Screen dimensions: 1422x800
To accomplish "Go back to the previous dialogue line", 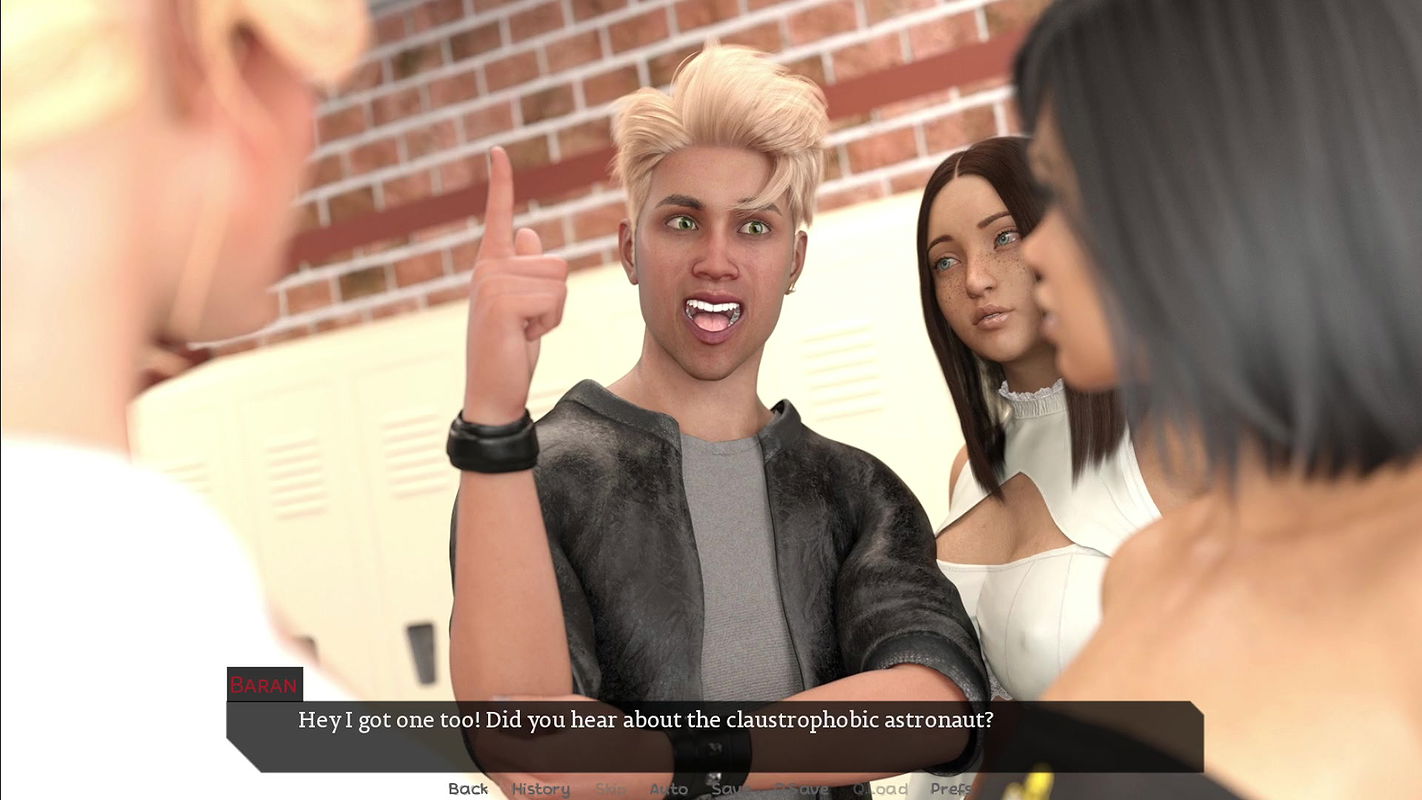I will click(x=468, y=789).
